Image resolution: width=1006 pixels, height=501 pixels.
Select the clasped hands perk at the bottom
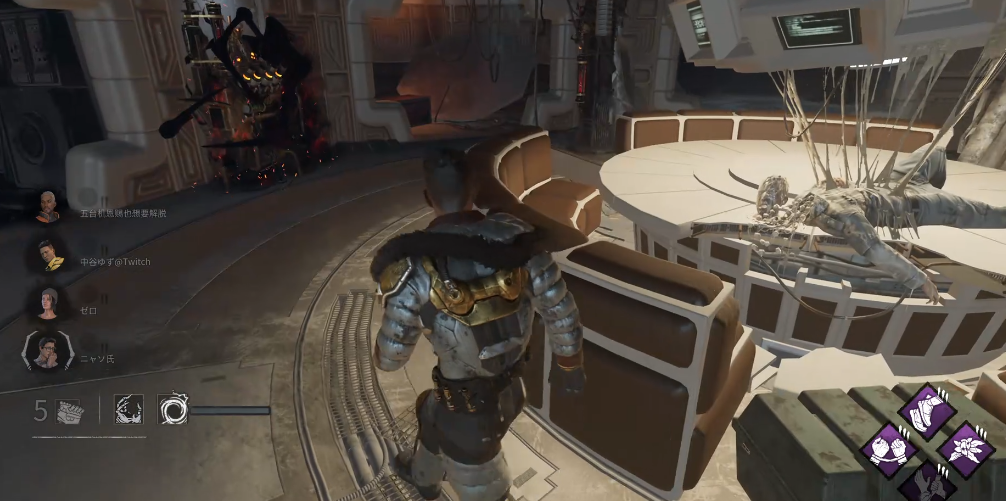tap(926, 482)
